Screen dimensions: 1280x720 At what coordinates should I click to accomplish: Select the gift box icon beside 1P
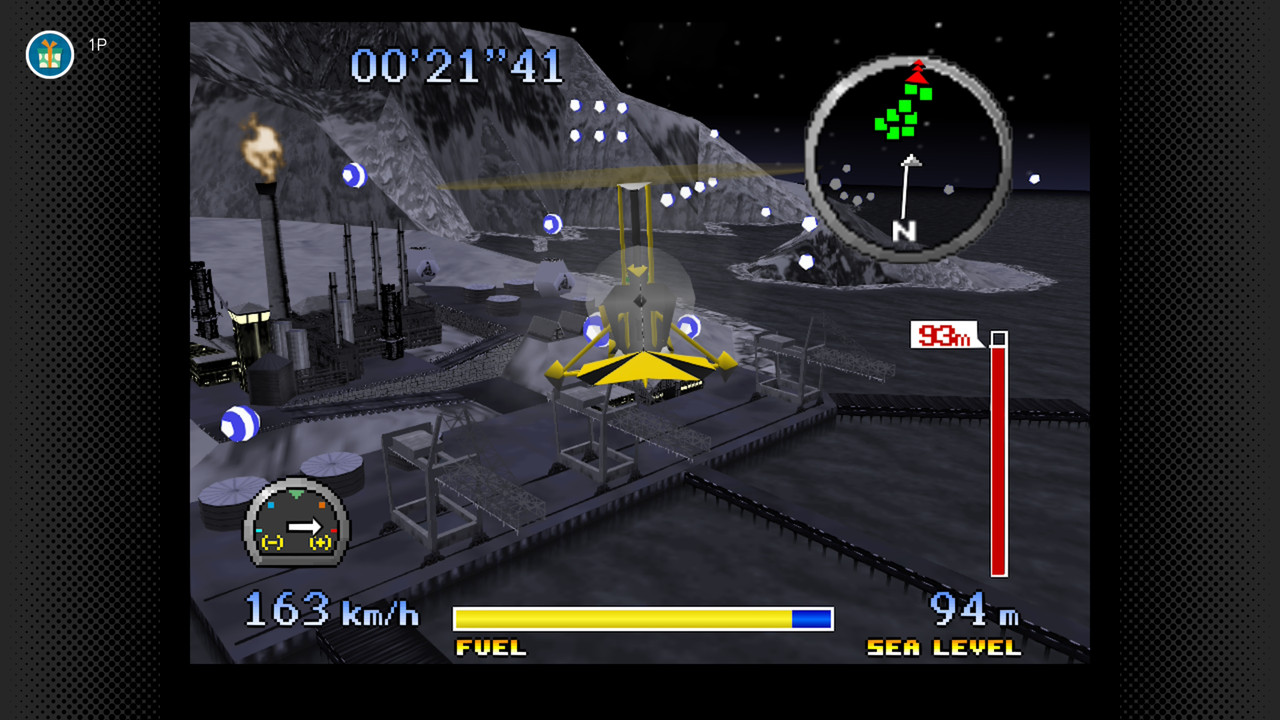(50, 55)
